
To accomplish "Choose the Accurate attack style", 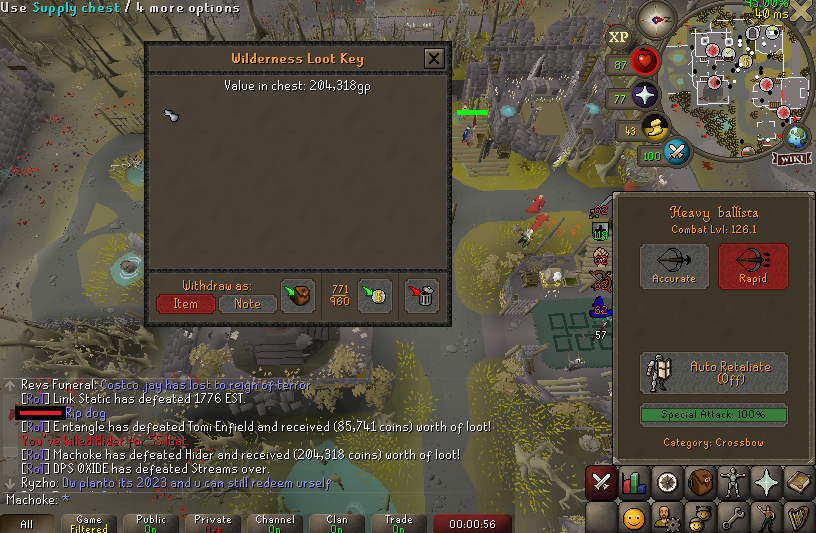I will click(x=674, y=266).
